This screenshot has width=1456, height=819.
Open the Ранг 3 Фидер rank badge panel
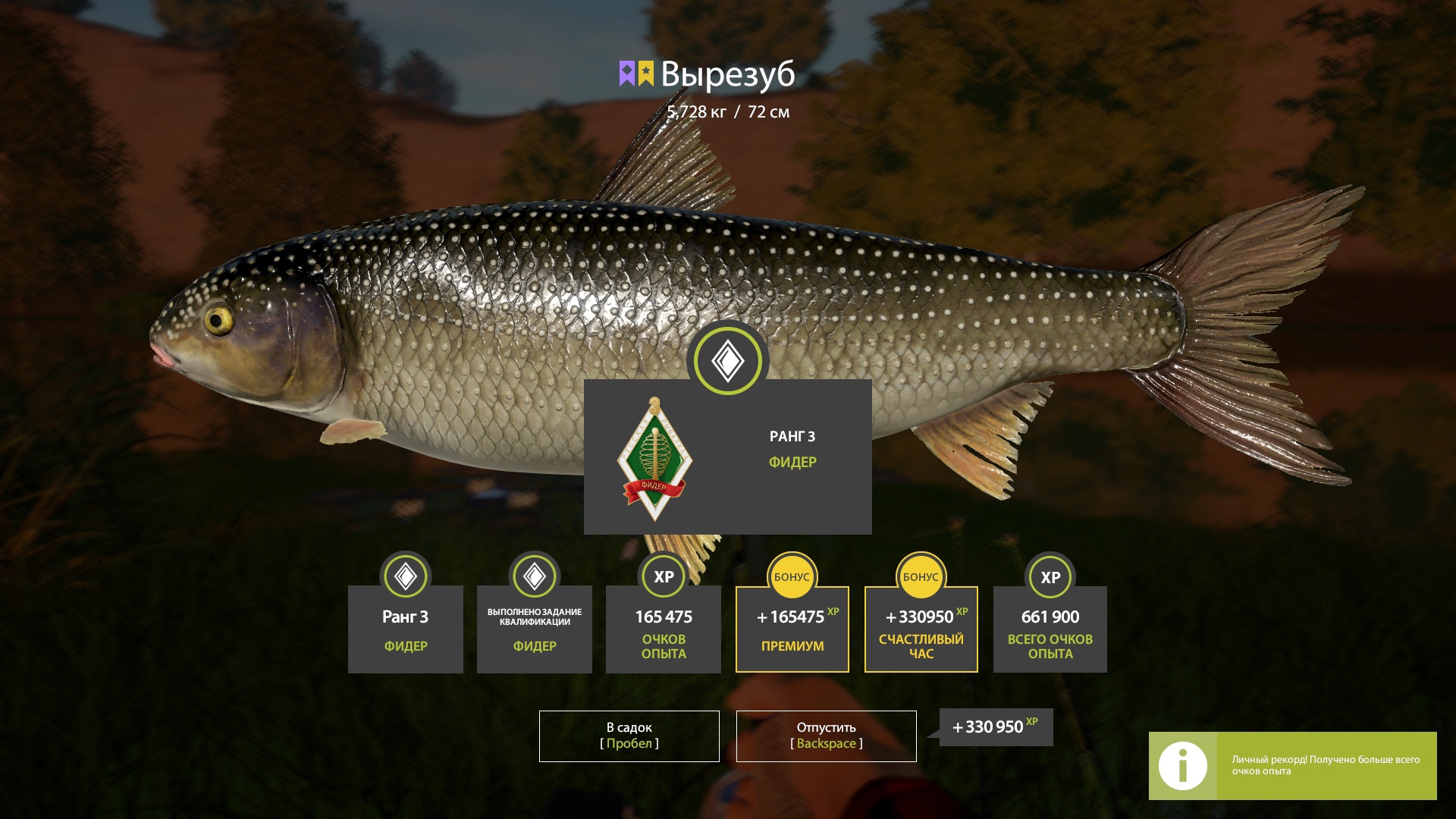tap(727, 457)
